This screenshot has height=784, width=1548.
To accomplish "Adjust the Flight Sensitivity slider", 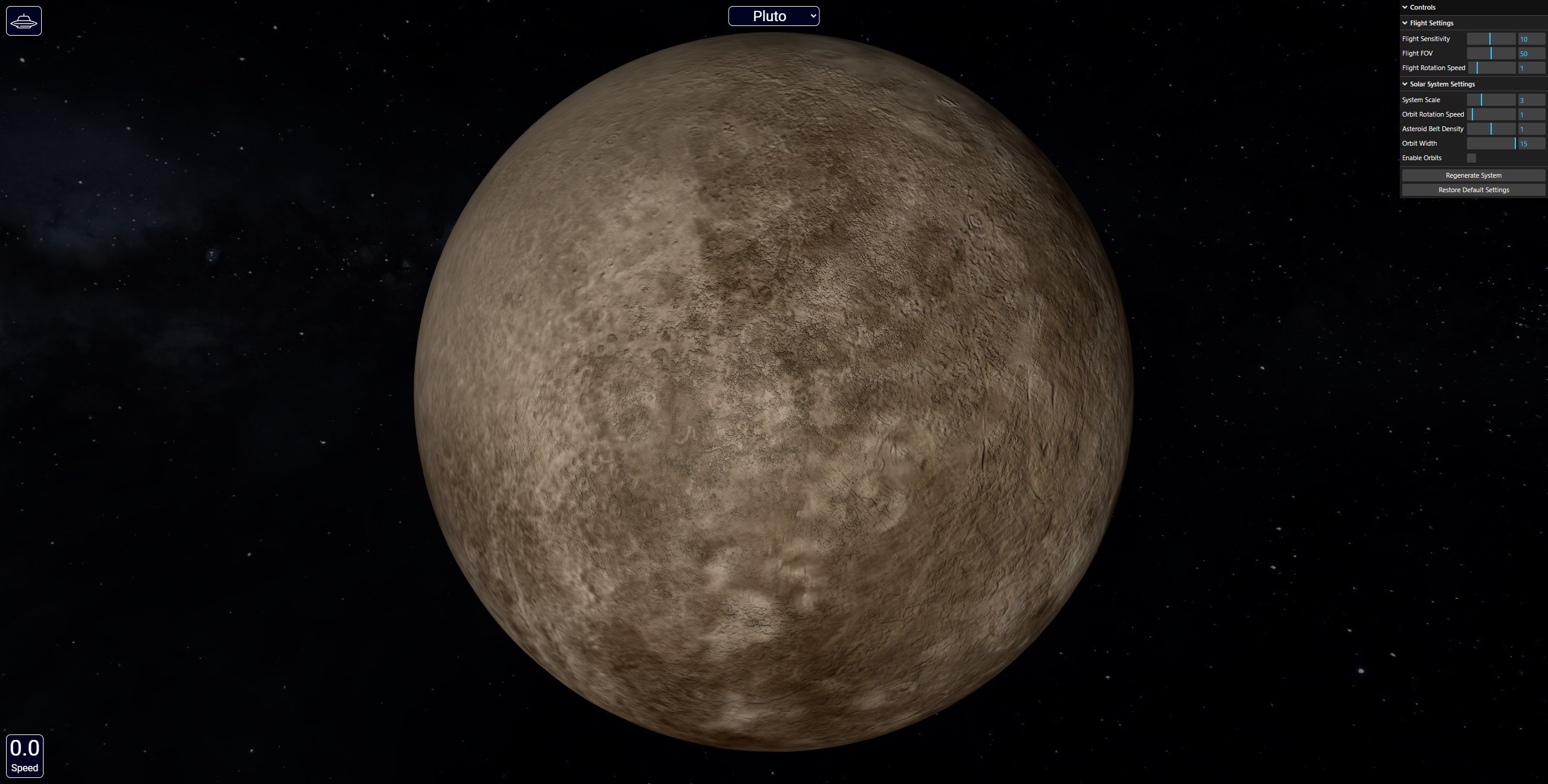I will pos(1491,38).
